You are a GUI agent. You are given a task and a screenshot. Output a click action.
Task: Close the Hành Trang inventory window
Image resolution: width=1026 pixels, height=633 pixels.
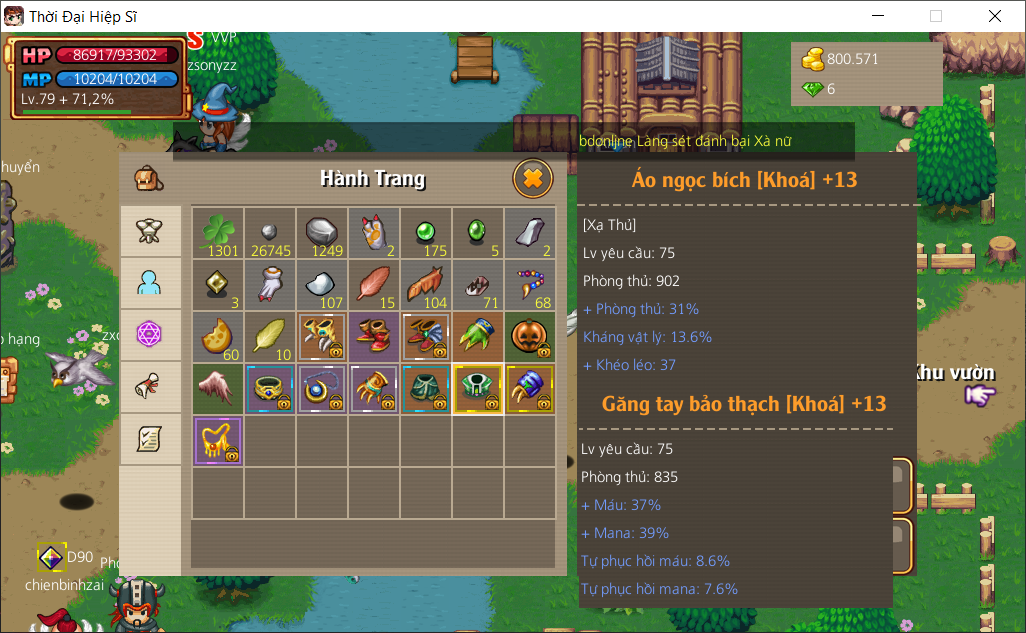pos(533,179)
